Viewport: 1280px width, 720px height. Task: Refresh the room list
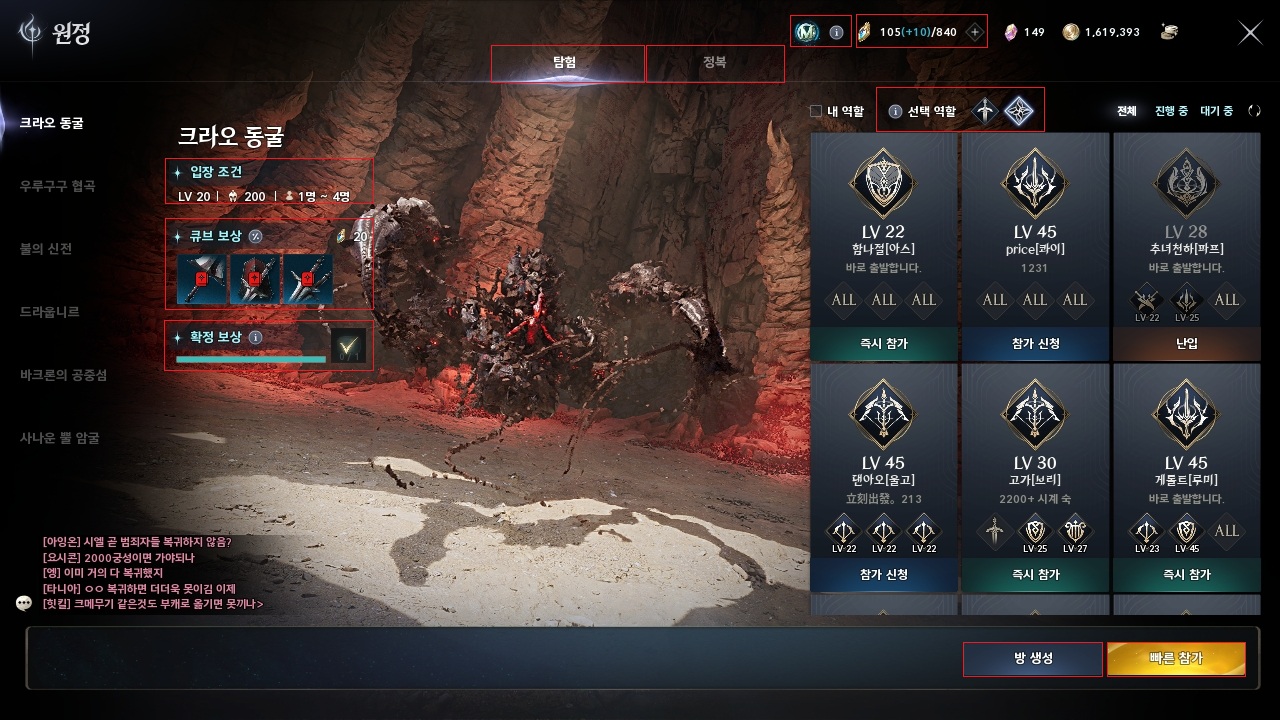tap(1254, 111)
